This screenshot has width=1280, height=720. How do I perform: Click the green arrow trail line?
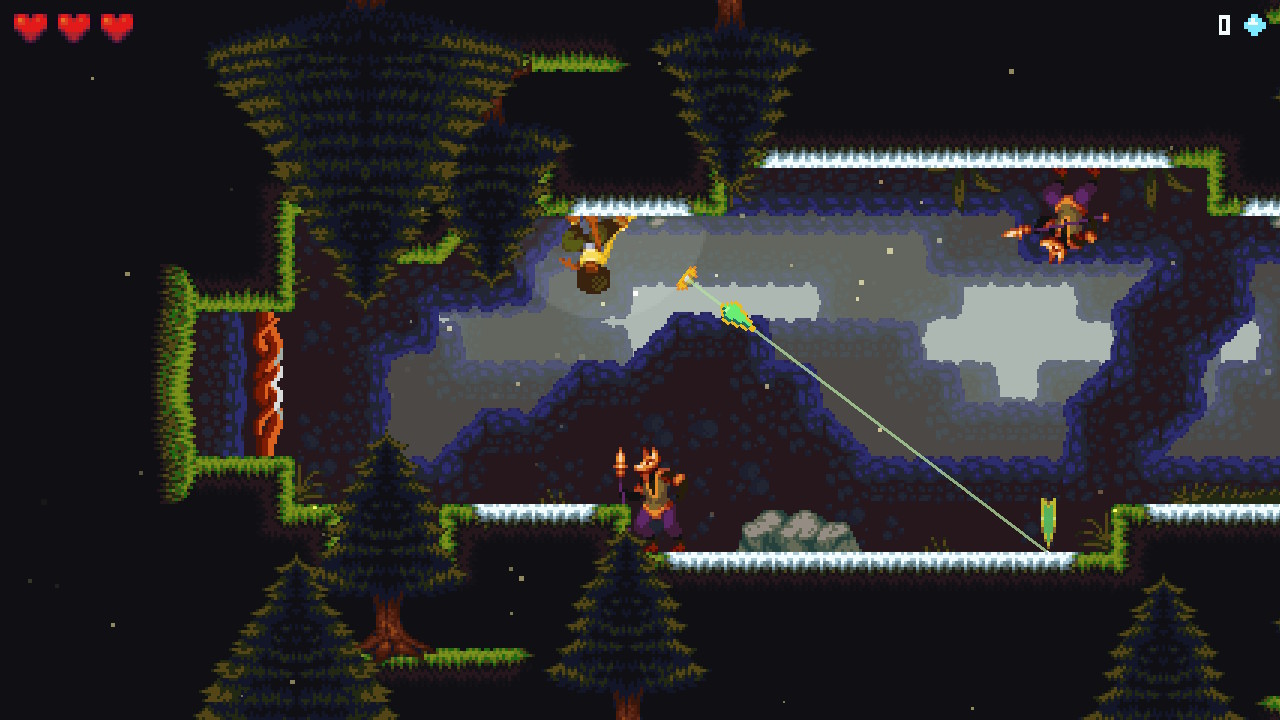click(x=890, y=430)
